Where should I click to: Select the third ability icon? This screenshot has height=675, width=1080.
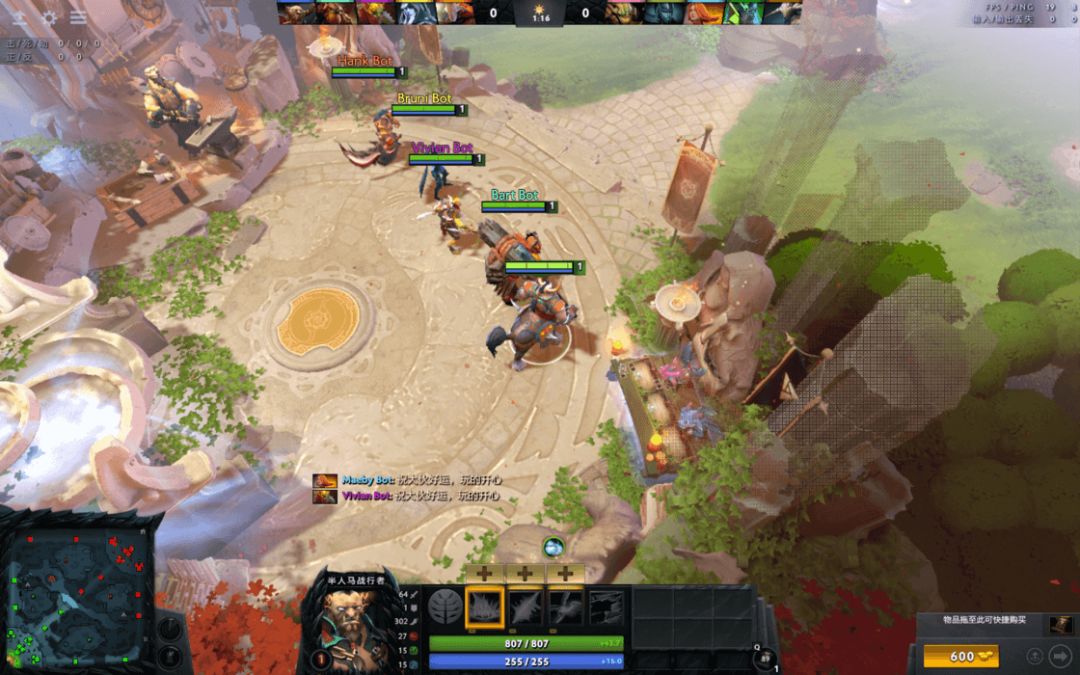[x=566, y=607]
